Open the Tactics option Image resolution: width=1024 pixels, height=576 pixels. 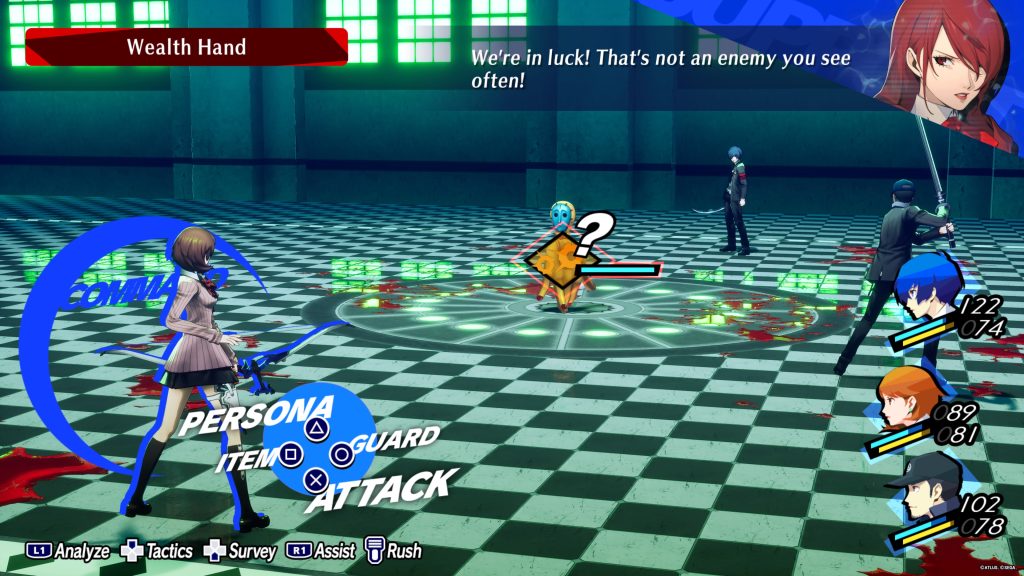click(157, 551)
